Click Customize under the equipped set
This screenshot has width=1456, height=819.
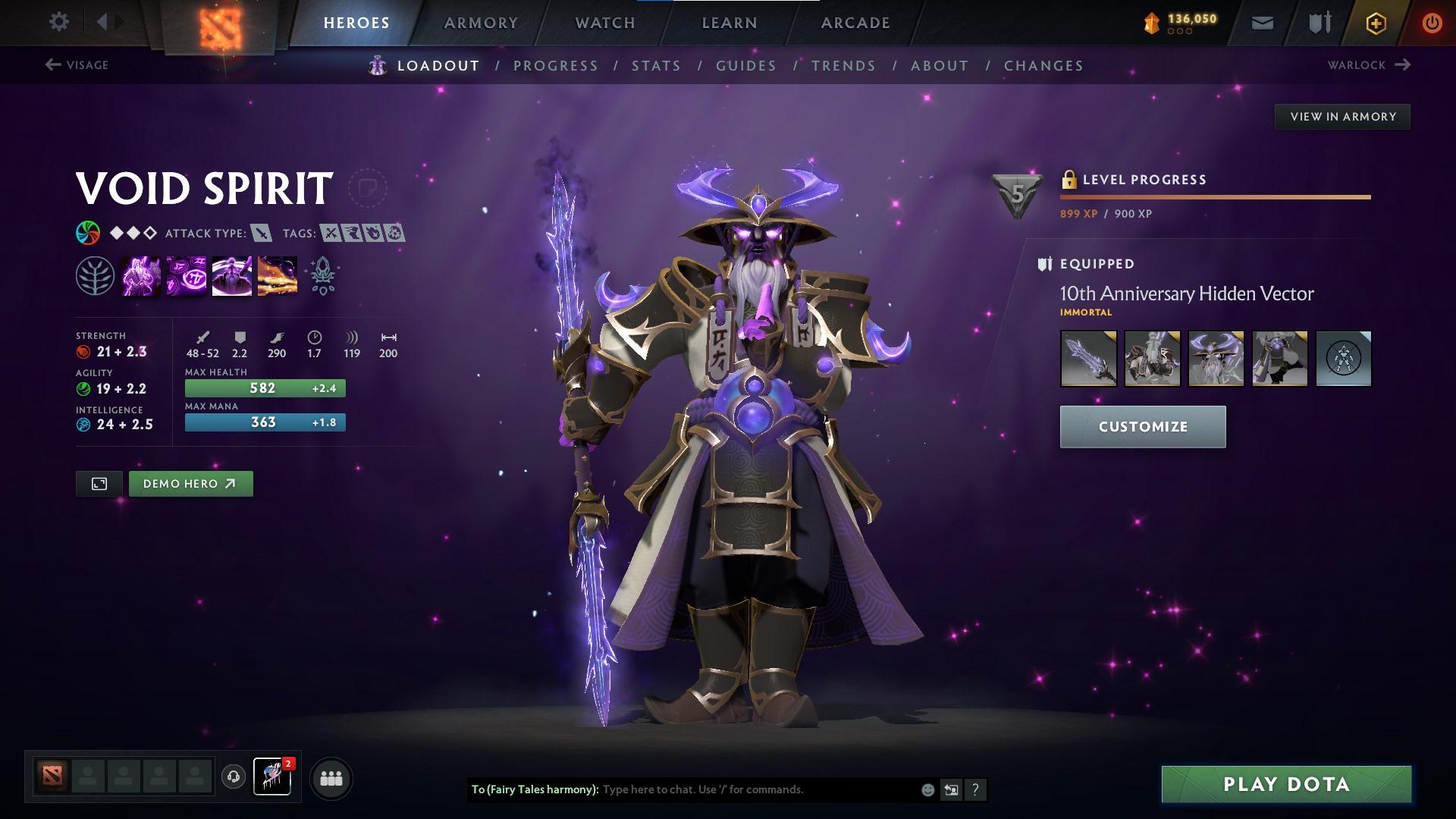[x=1142, y=426]
